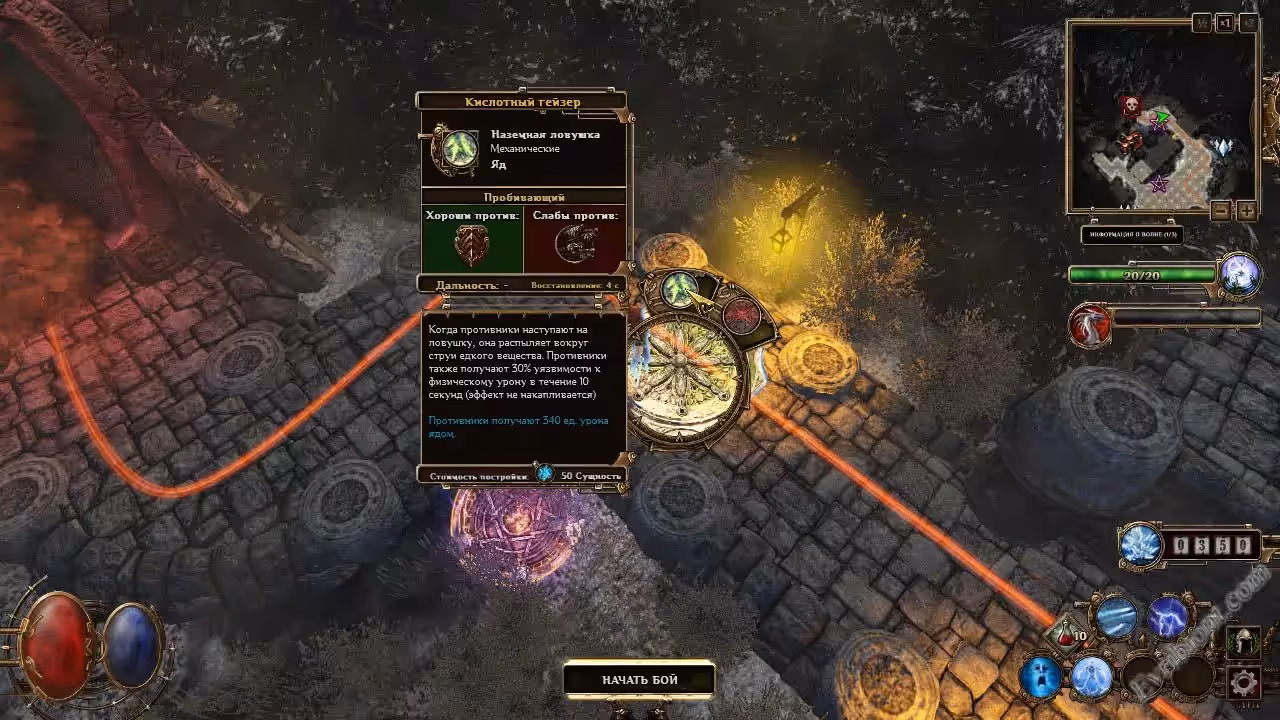1280x720 pixels.
Task: Set game speed with the x1 button
Action: point(1225,24)
